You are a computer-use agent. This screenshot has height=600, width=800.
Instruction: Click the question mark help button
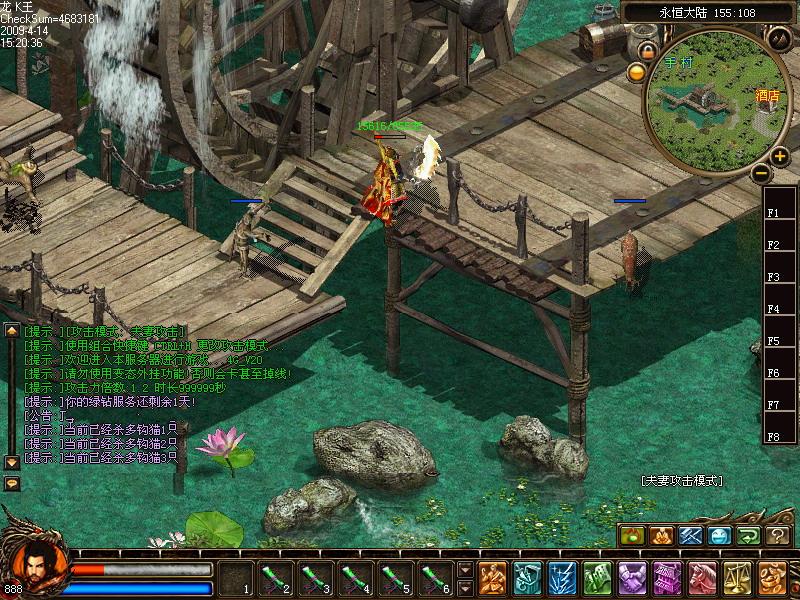778,536
